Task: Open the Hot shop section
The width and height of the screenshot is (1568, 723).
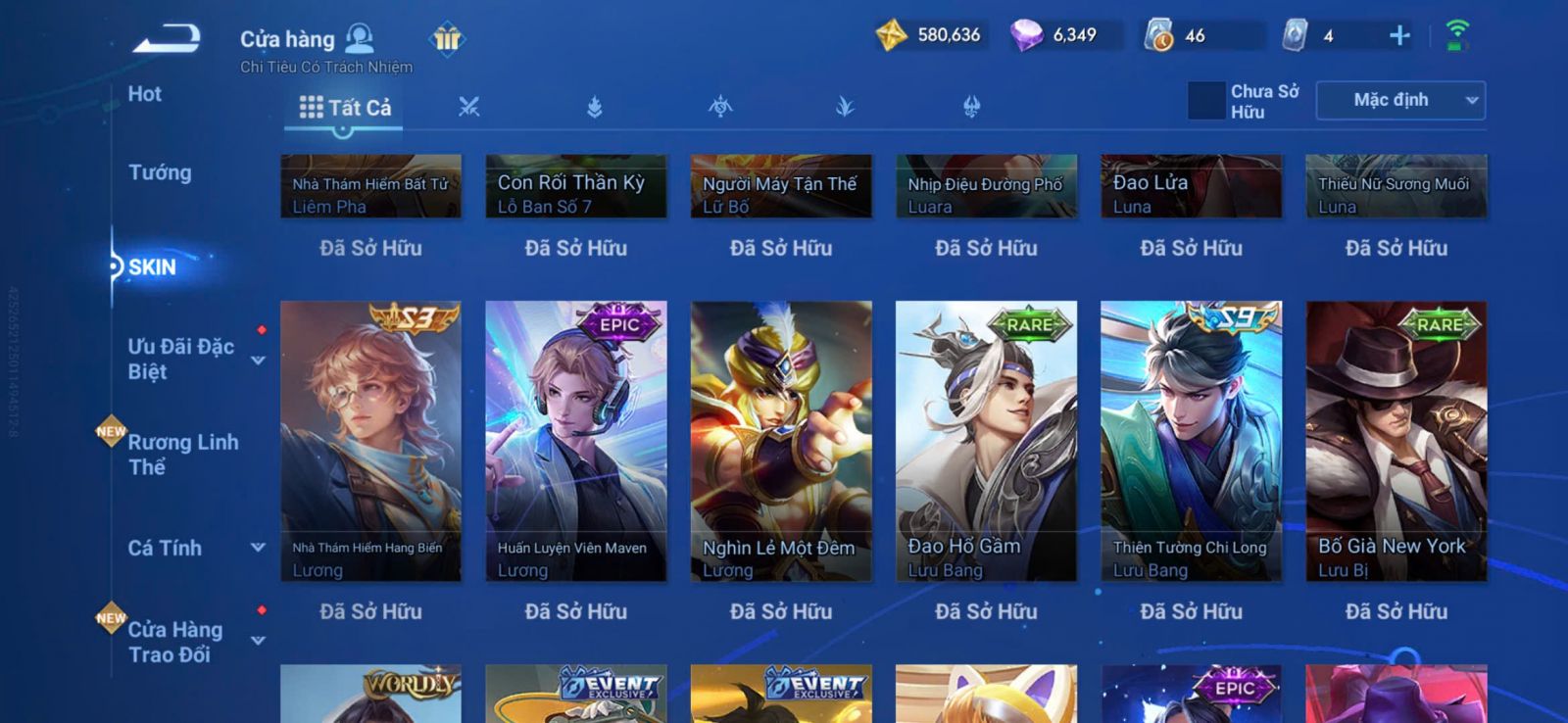Action: tap(145, 94)
